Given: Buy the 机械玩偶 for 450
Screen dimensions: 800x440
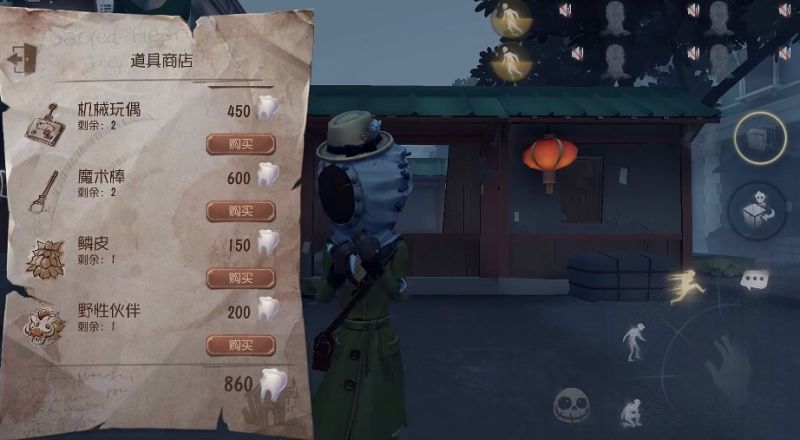Looking at the screenshot, I should [240, 144].
